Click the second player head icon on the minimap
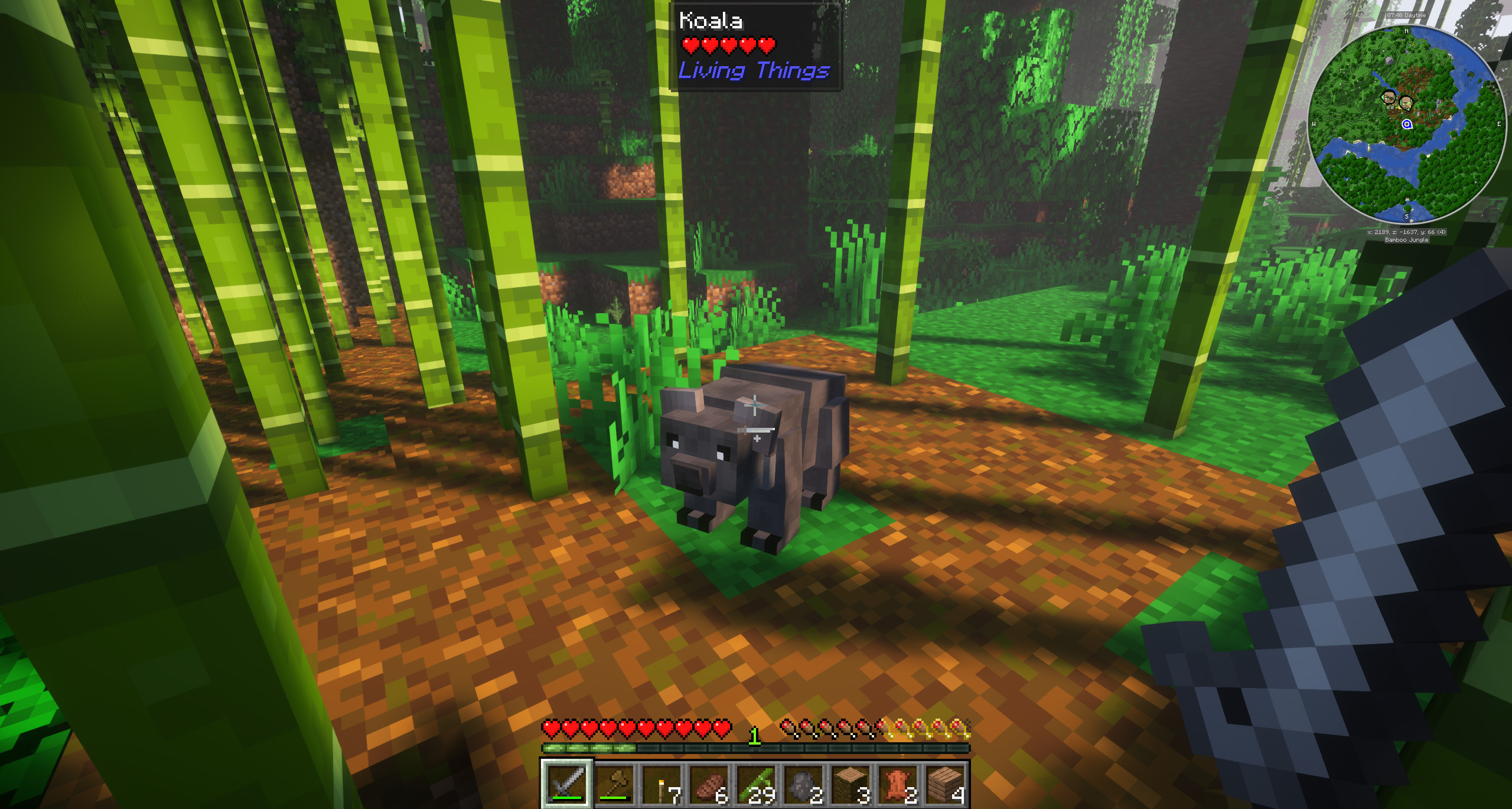 pos(1406,102)
